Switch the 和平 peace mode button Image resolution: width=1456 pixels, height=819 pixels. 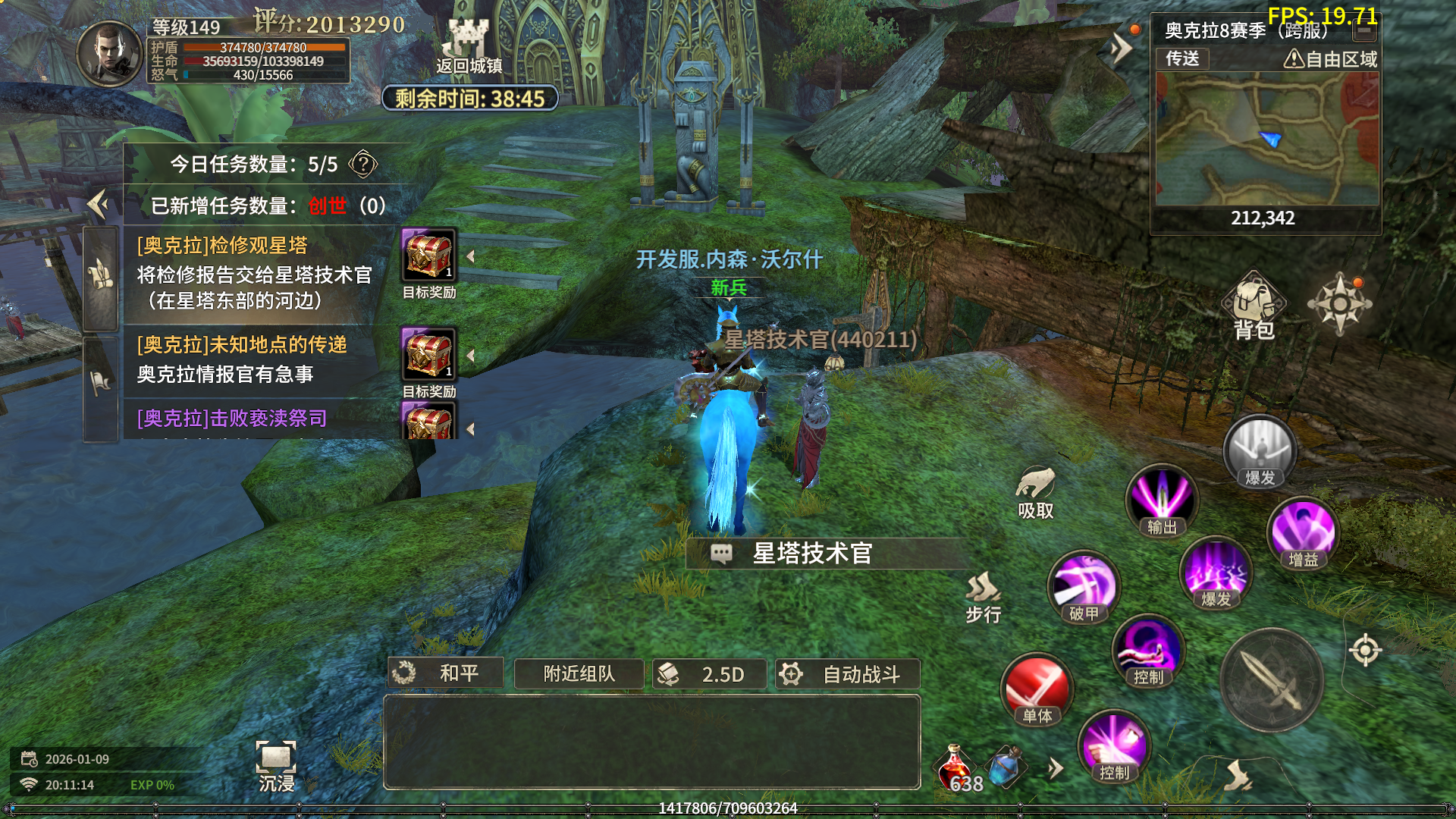pos(446,673)
